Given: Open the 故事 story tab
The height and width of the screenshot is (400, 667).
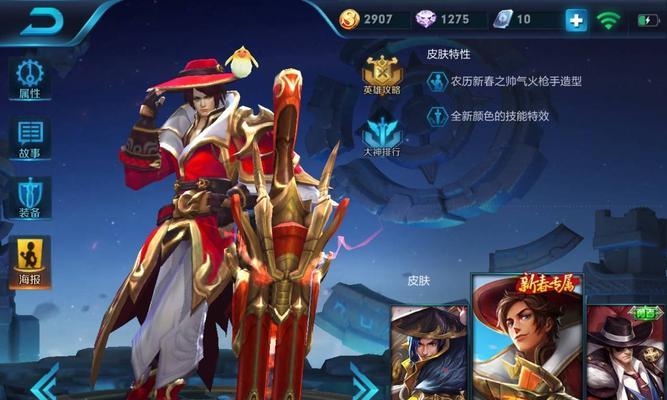Looking at the screenshot, I should (29, 138).
